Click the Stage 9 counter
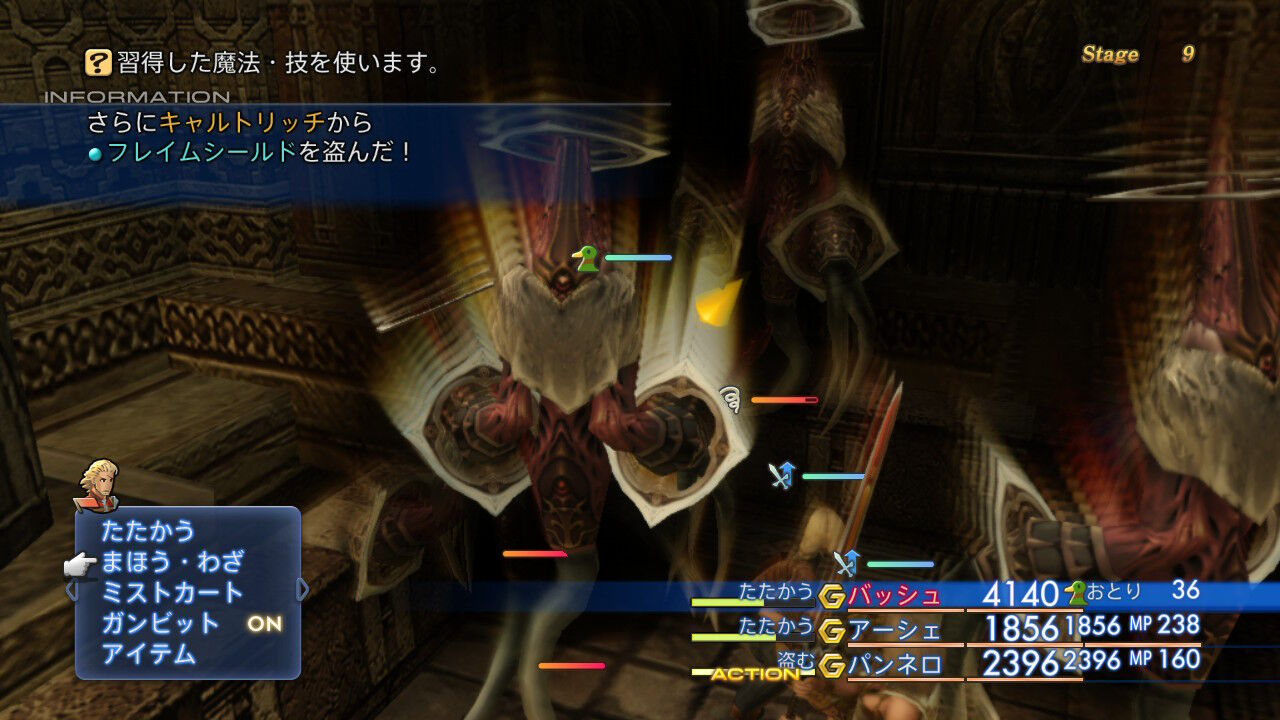 click(1140, 55)
